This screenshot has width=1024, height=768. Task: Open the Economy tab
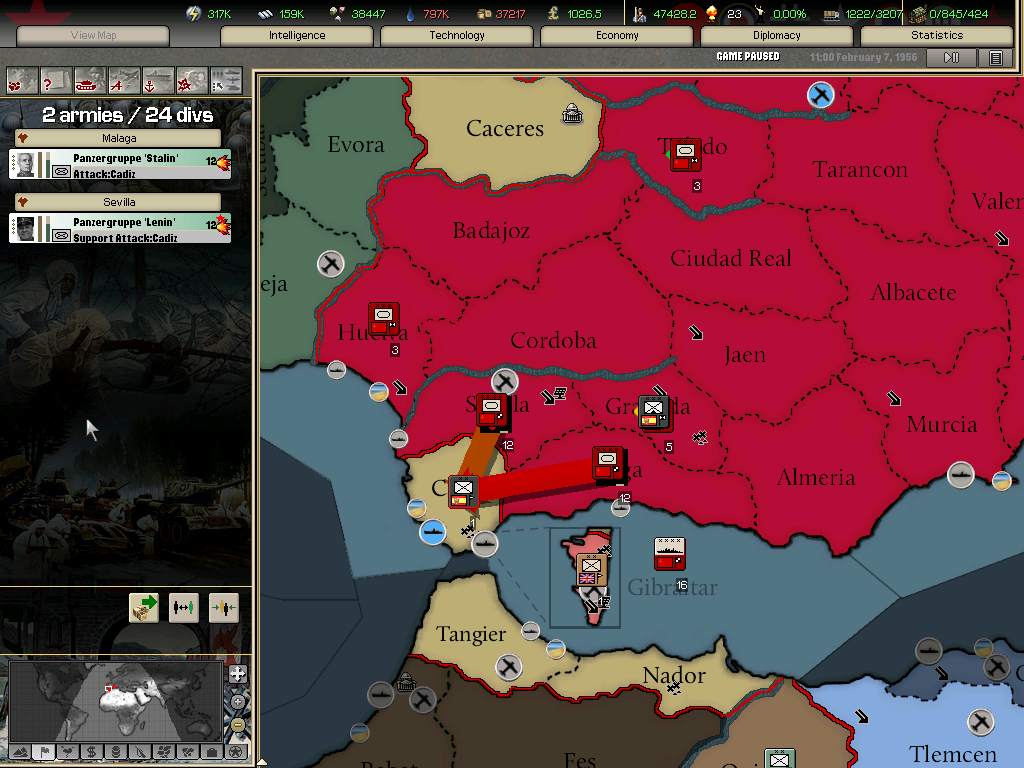[x=617, y=35]
